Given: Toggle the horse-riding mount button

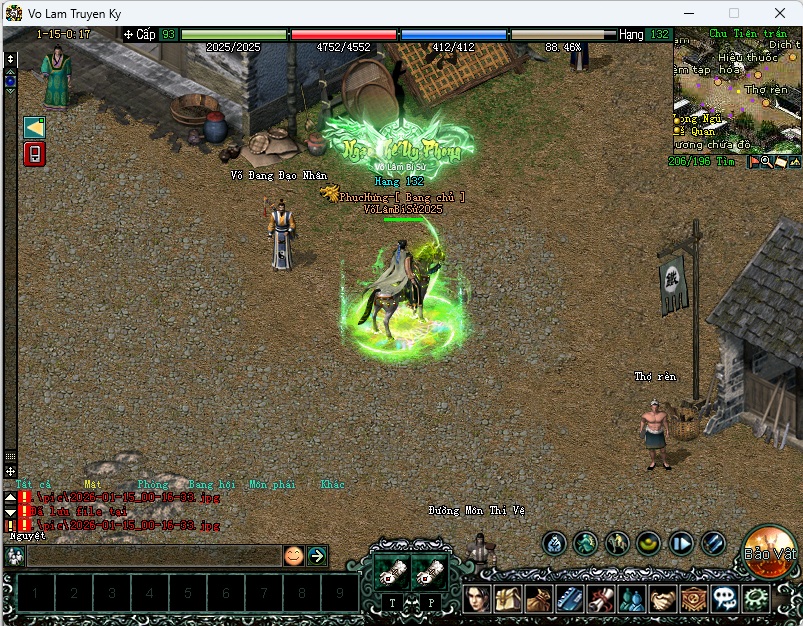Looking at the screenshot, I should pyautogui.click(x=617, y=543).
